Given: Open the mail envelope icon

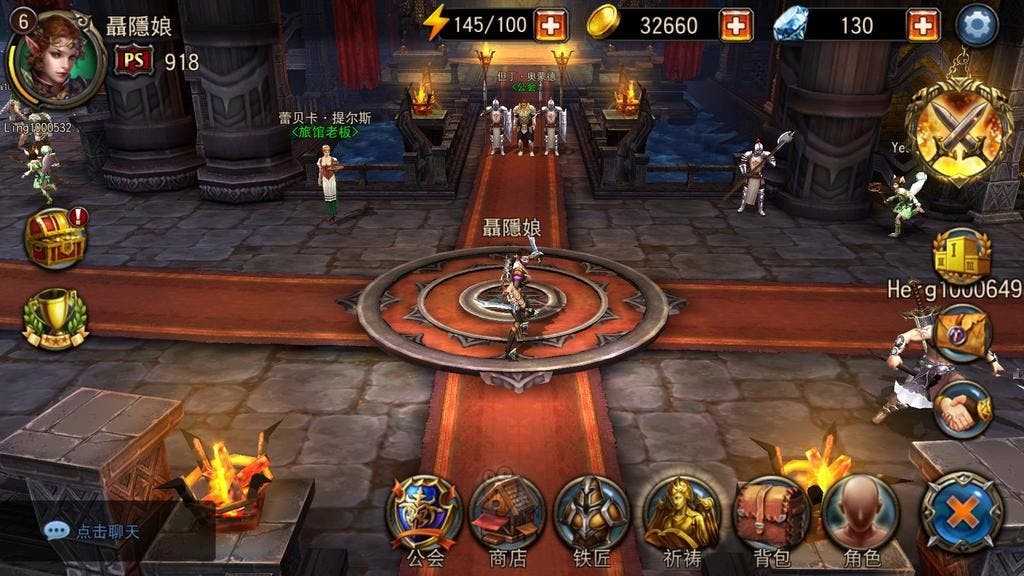Looking at the screenshot, I should tap(962, 332).
